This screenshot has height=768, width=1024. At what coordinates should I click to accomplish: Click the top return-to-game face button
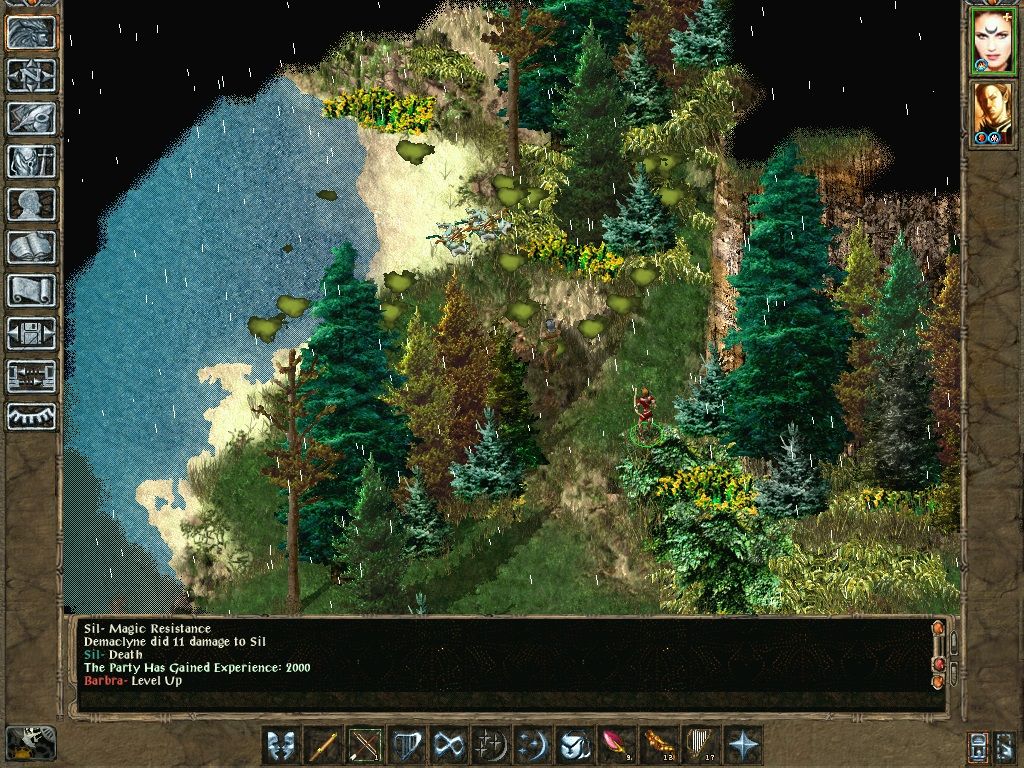click(31, 33)
